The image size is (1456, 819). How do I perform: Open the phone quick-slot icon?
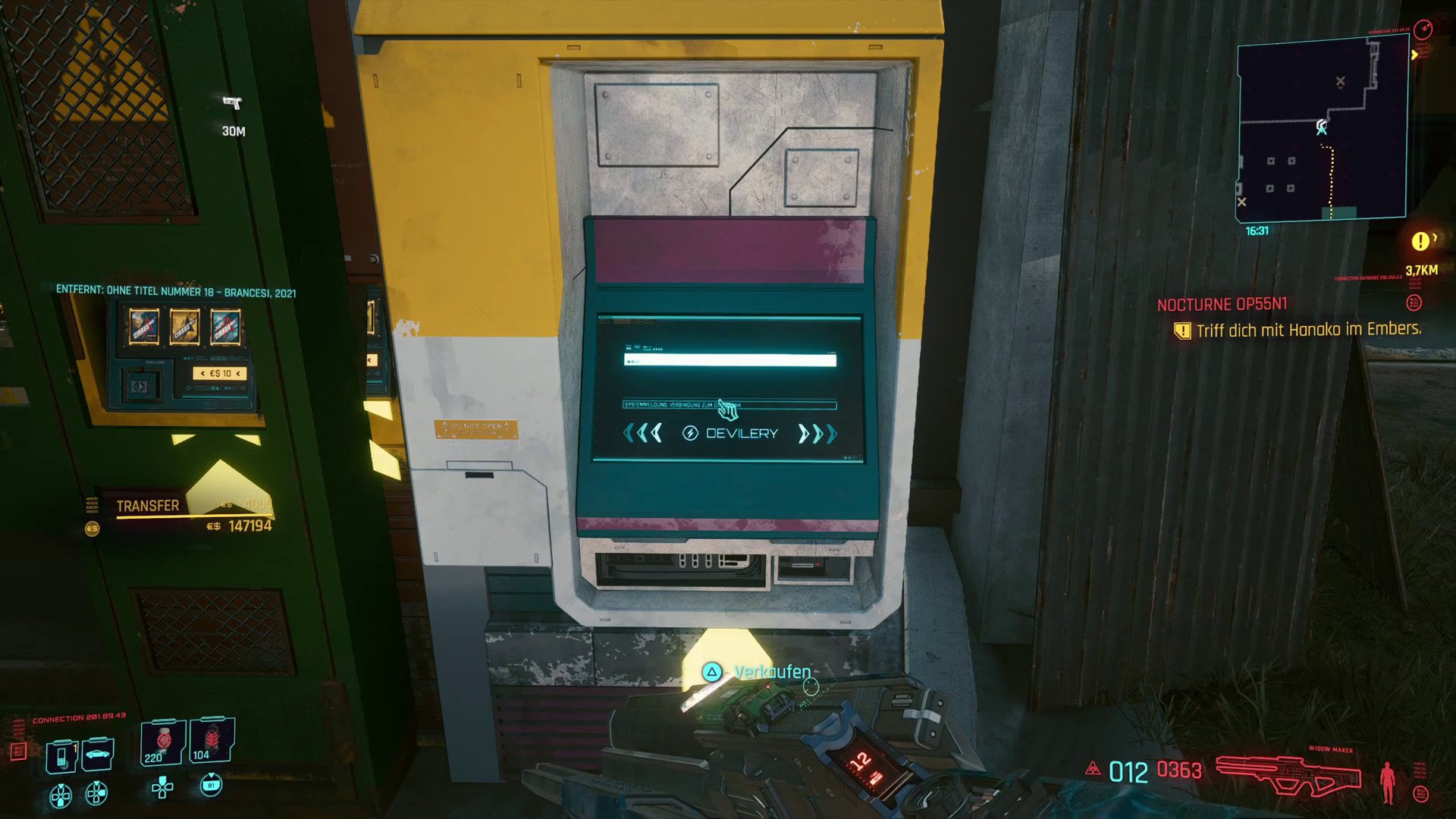pos(62,756)
